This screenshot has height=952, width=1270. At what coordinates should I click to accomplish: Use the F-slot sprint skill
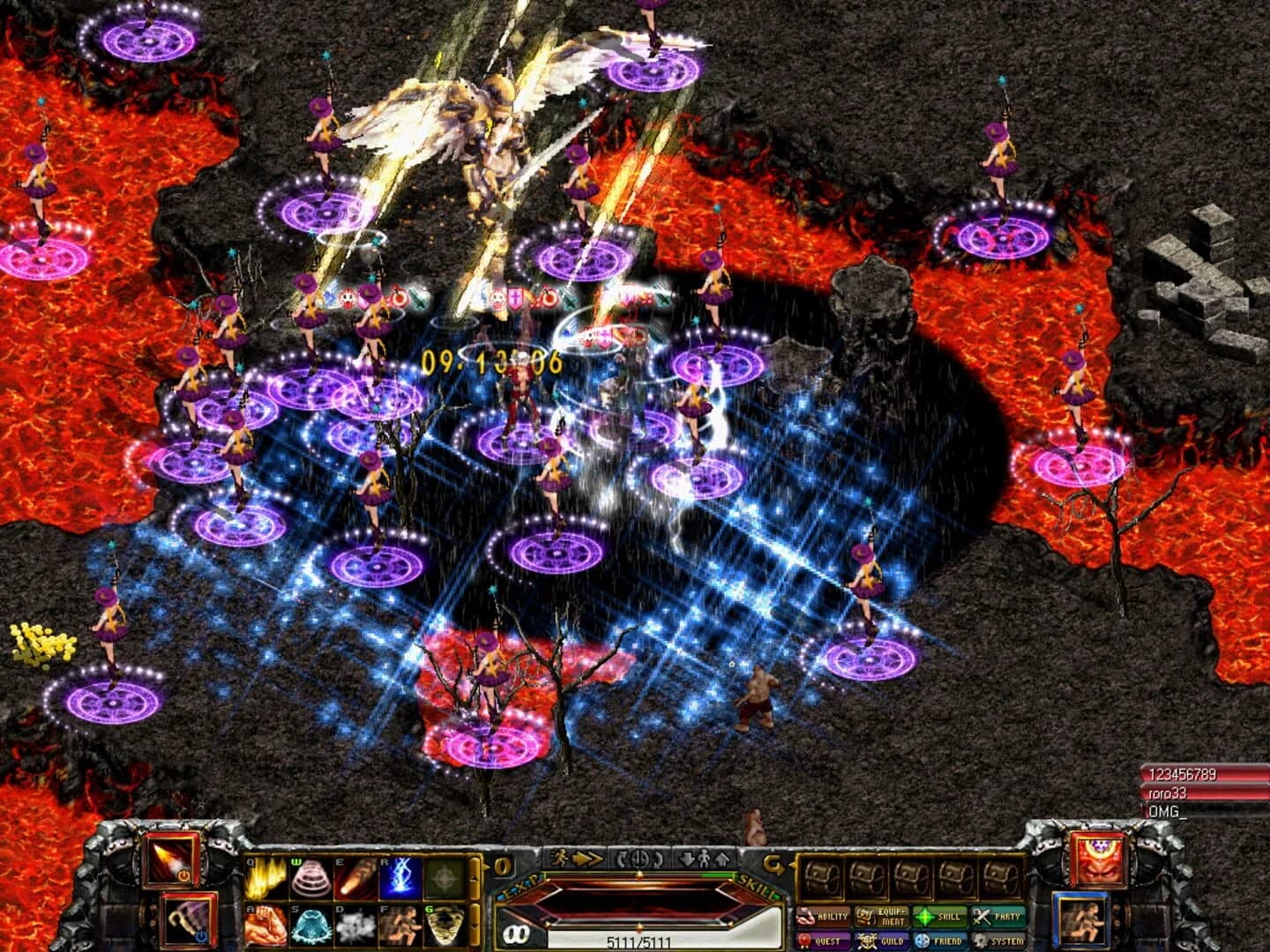pos(401,924)
